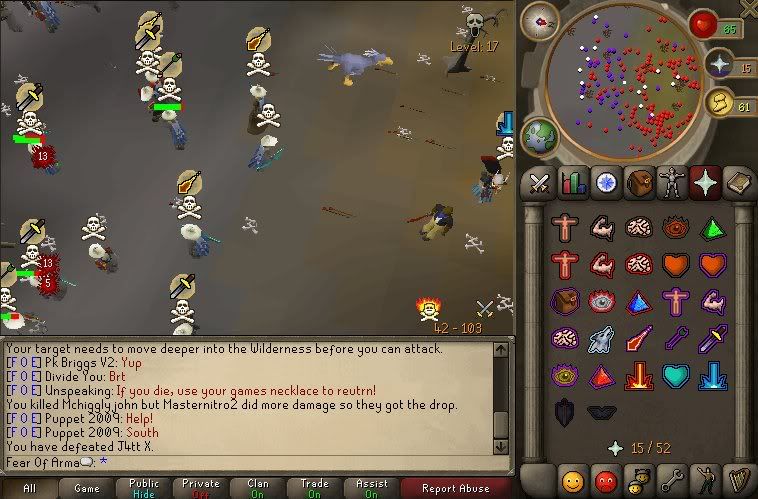Toggle the Private chat filter
Viewport: 758px width, 499px height.
click(x=201, y=489)
